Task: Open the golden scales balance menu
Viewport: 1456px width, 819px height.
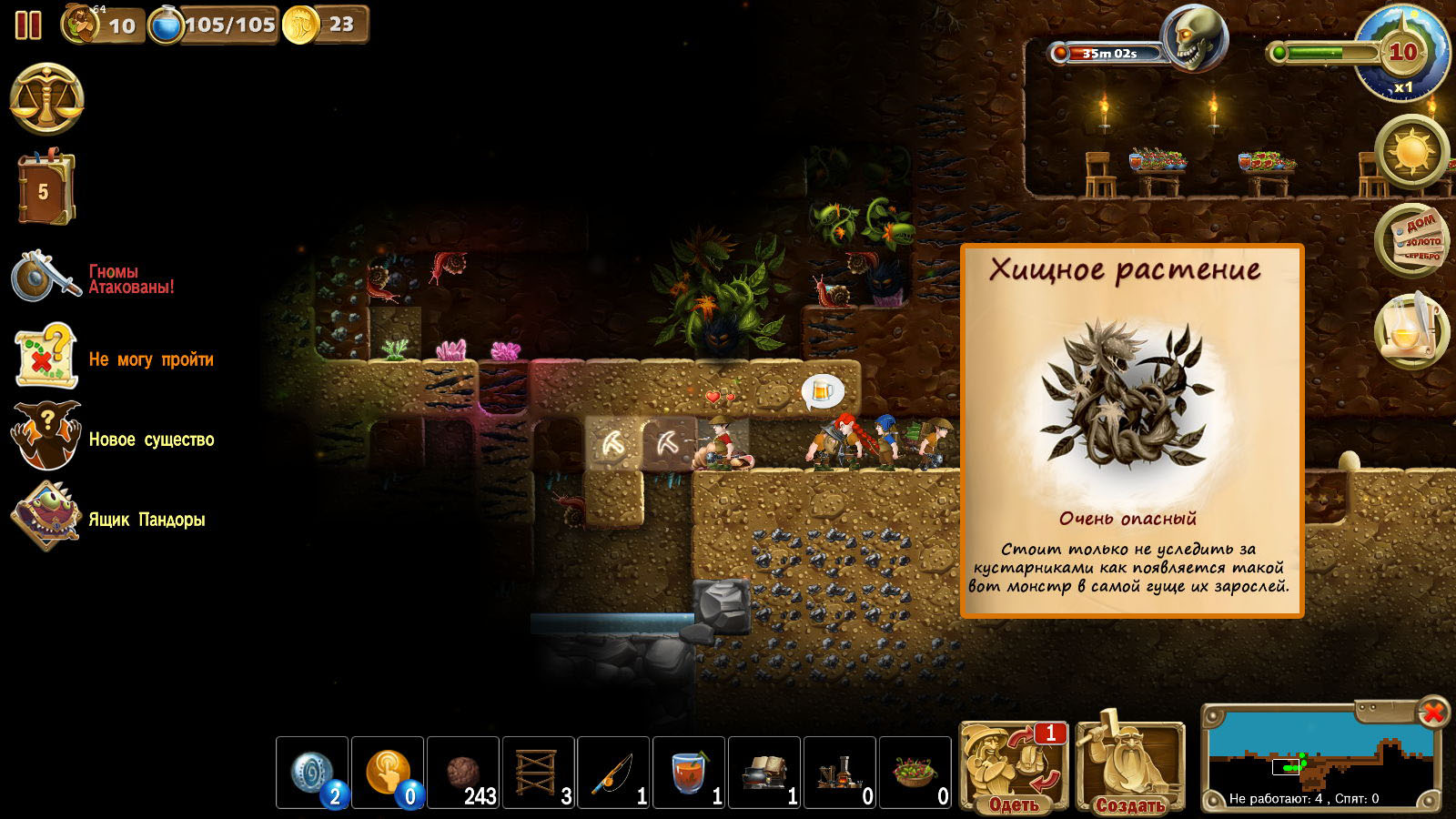Action: click(47, 99)
